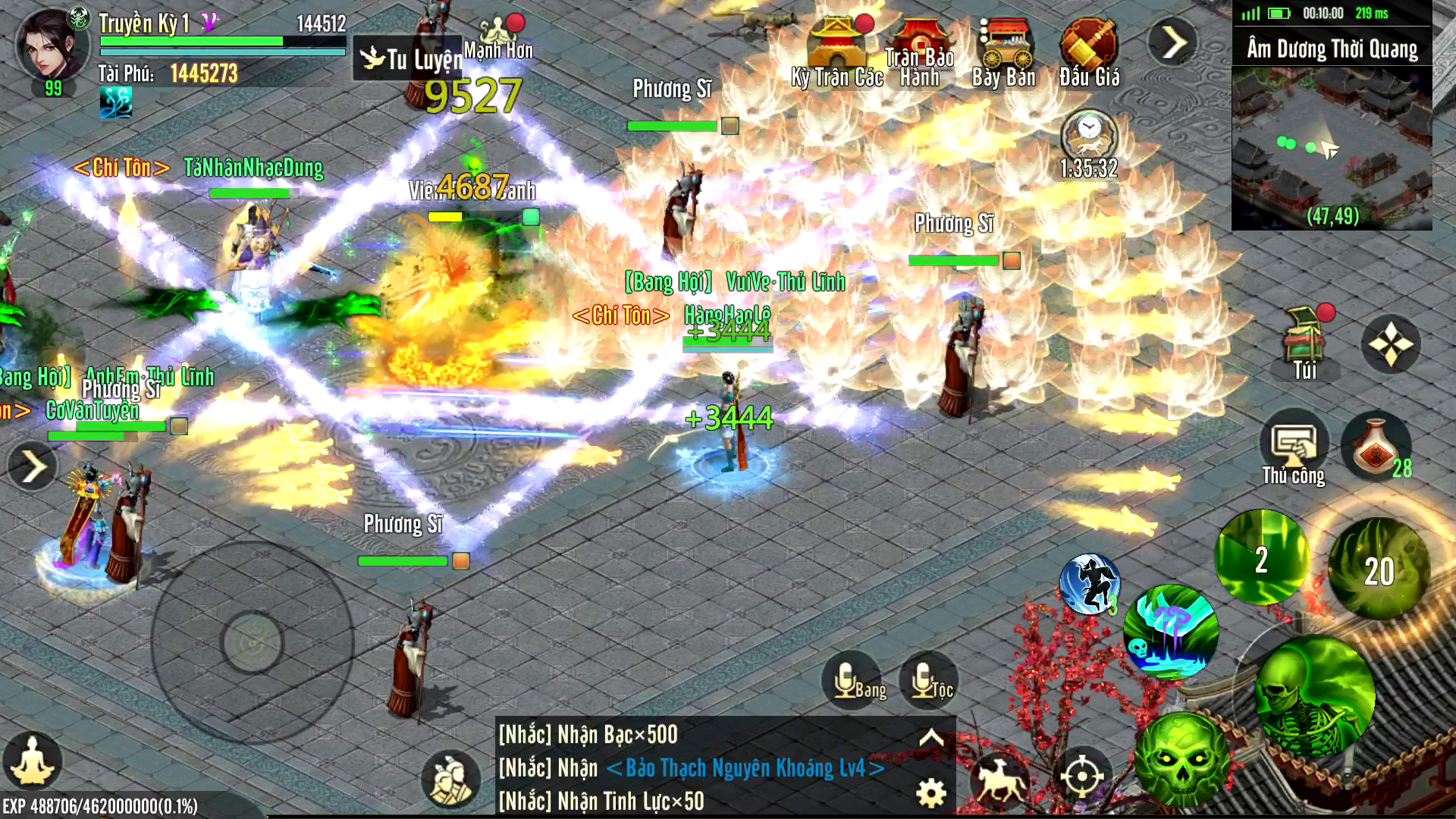
Task: Toggle the Thủ công manual mode button
Action: point(1294,447)
